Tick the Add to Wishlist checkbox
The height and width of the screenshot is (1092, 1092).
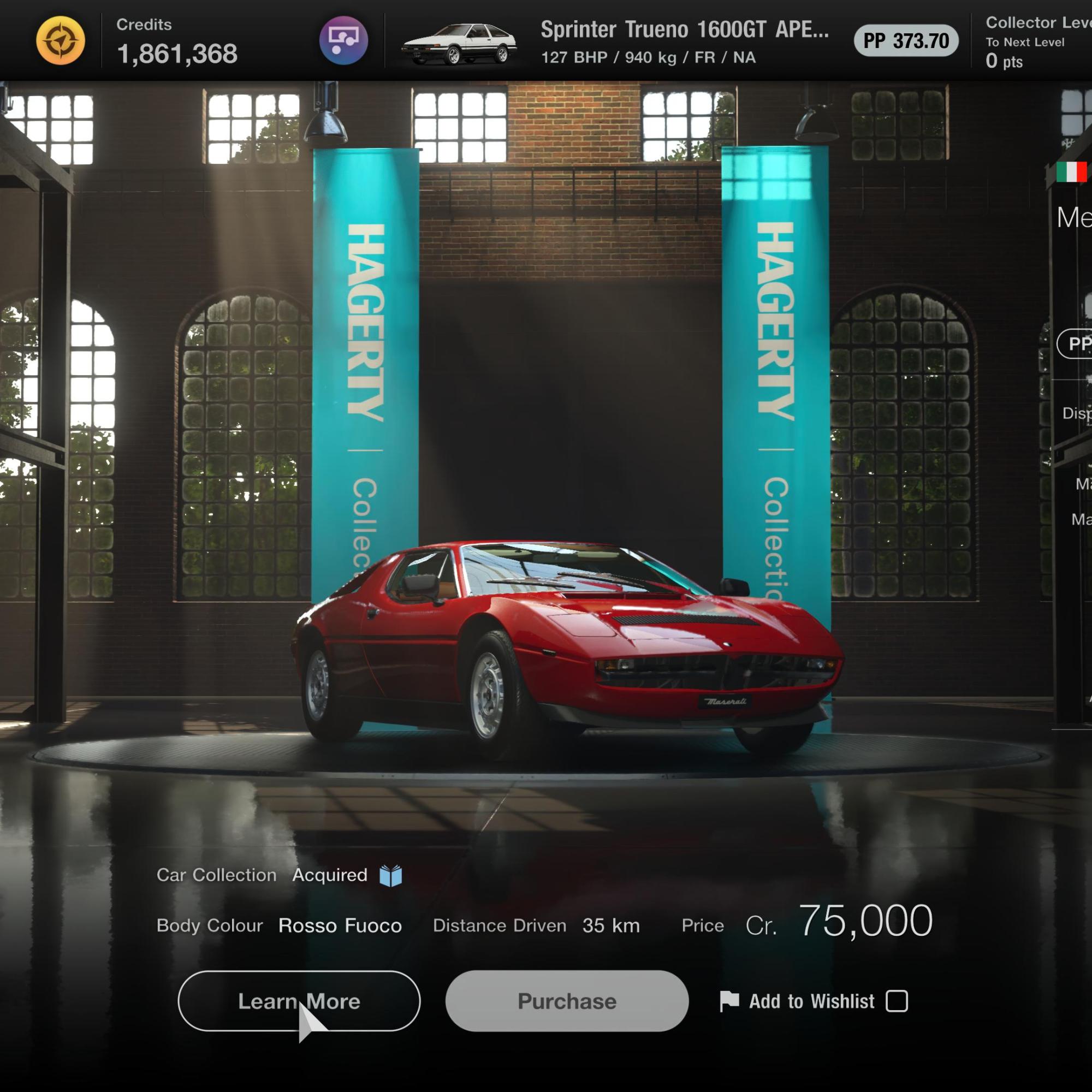coord(897,1001)
